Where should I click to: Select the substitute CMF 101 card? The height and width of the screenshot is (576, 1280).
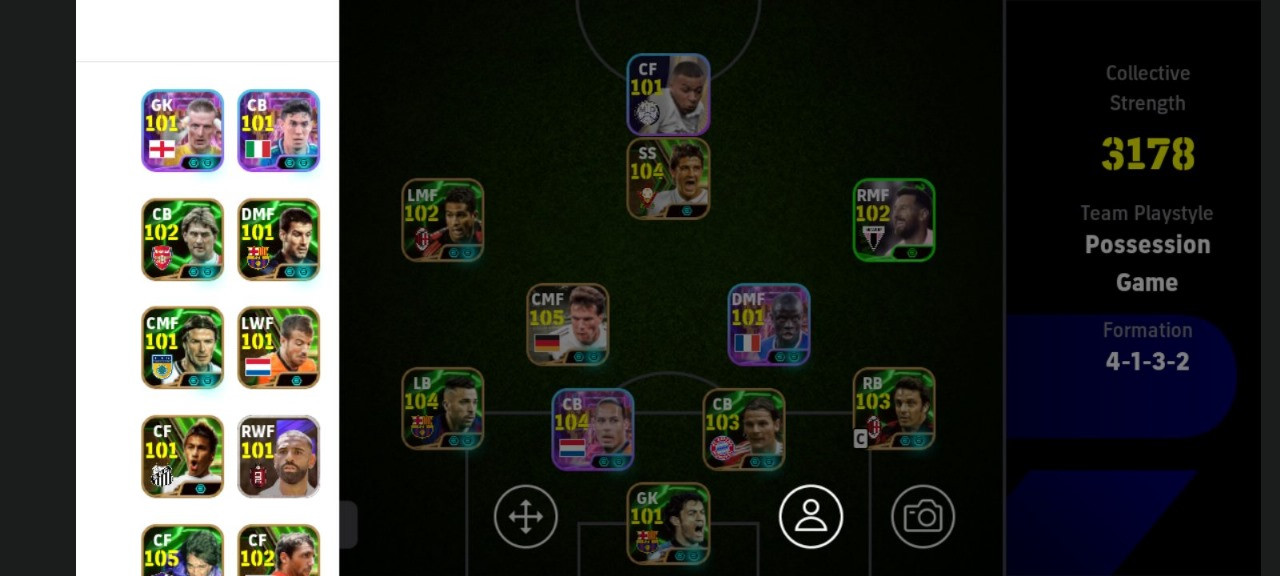click(182, 347)
